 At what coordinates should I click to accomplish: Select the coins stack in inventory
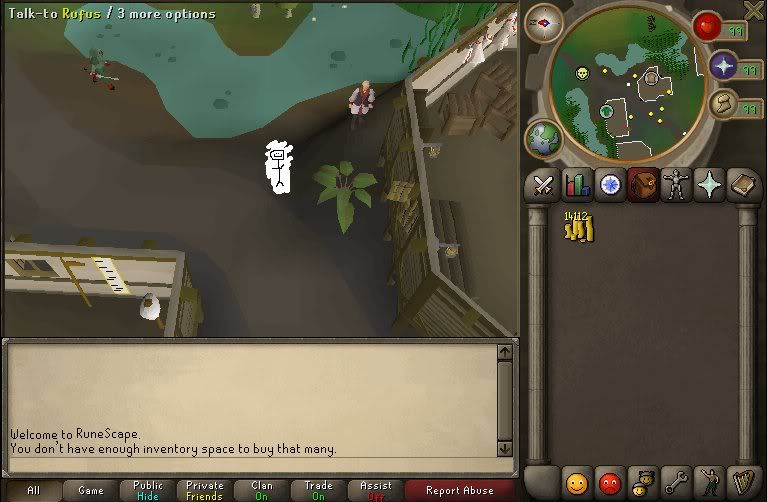click(577, 227)
